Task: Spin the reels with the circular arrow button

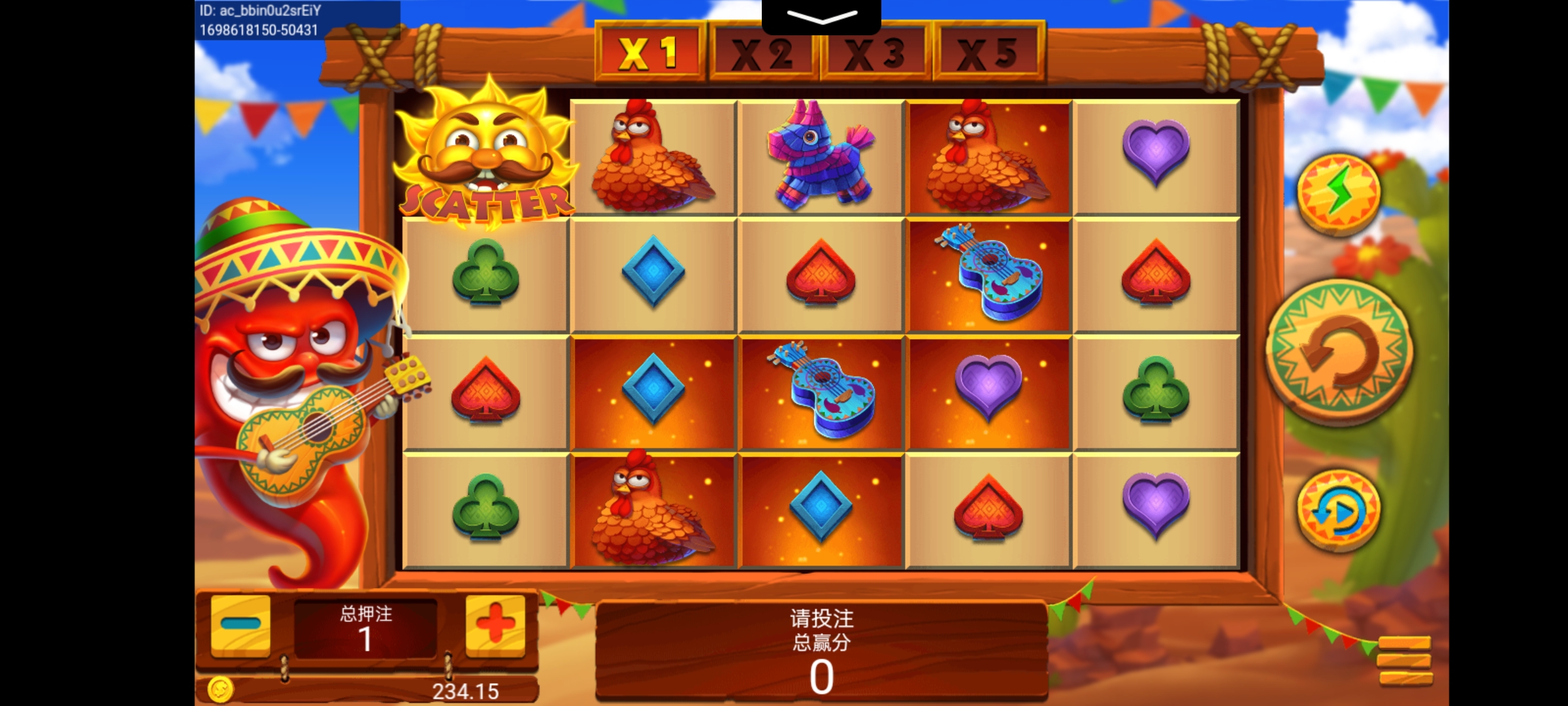Action: 1339,351
